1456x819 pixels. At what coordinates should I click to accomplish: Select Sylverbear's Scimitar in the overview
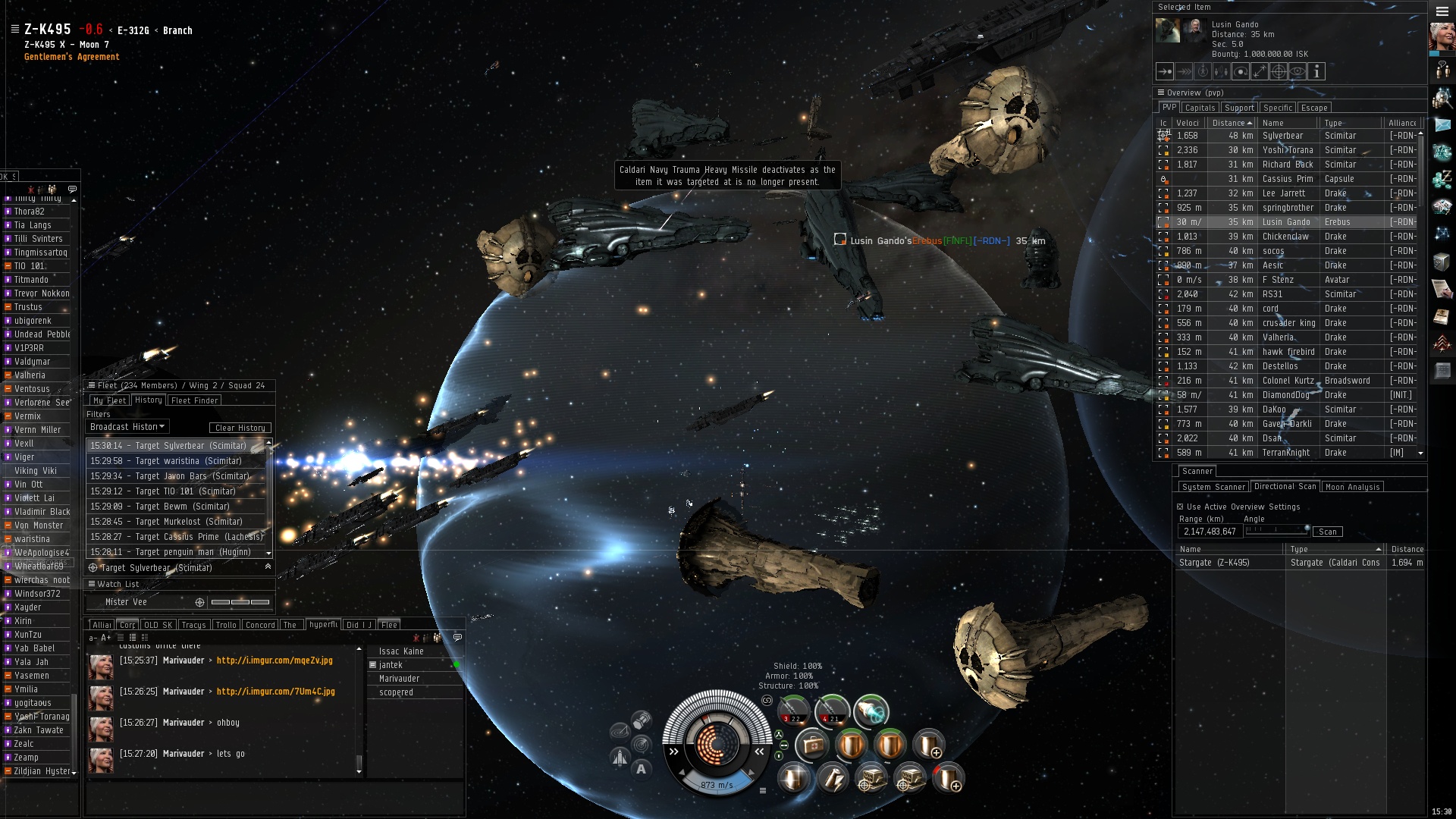point(1282,136)
